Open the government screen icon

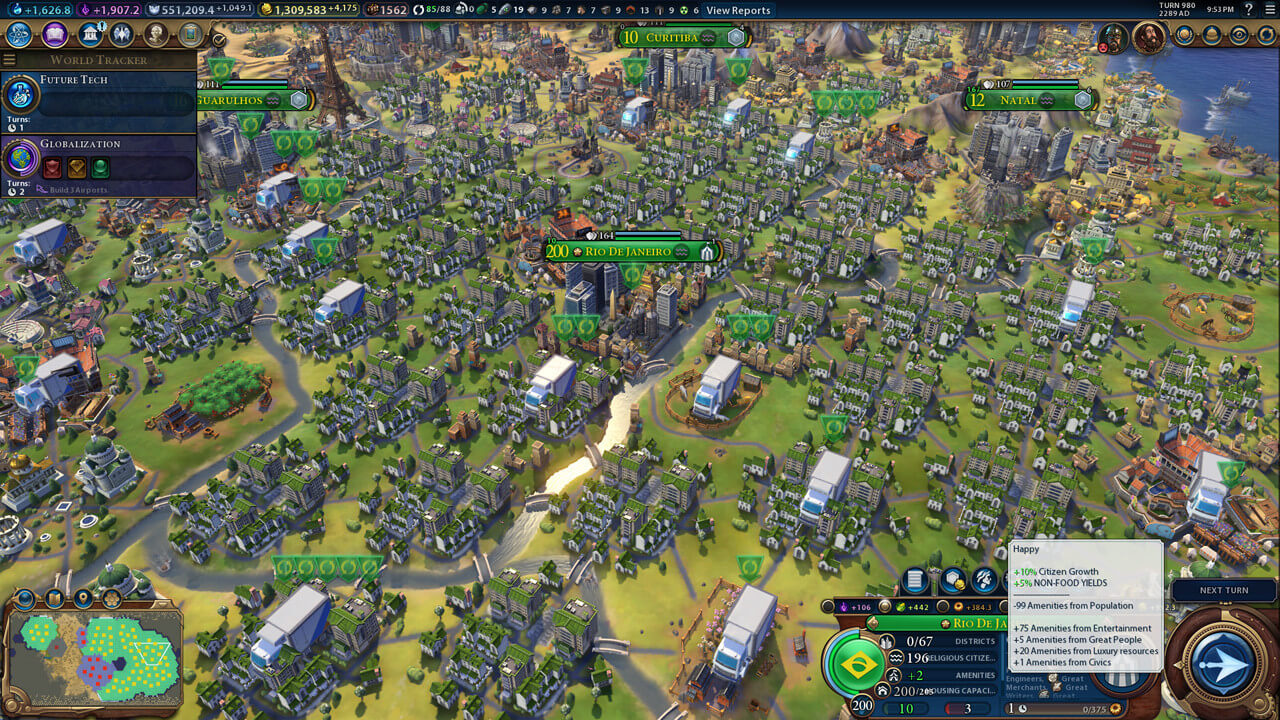pyautogui.click(x=89, y=35)
